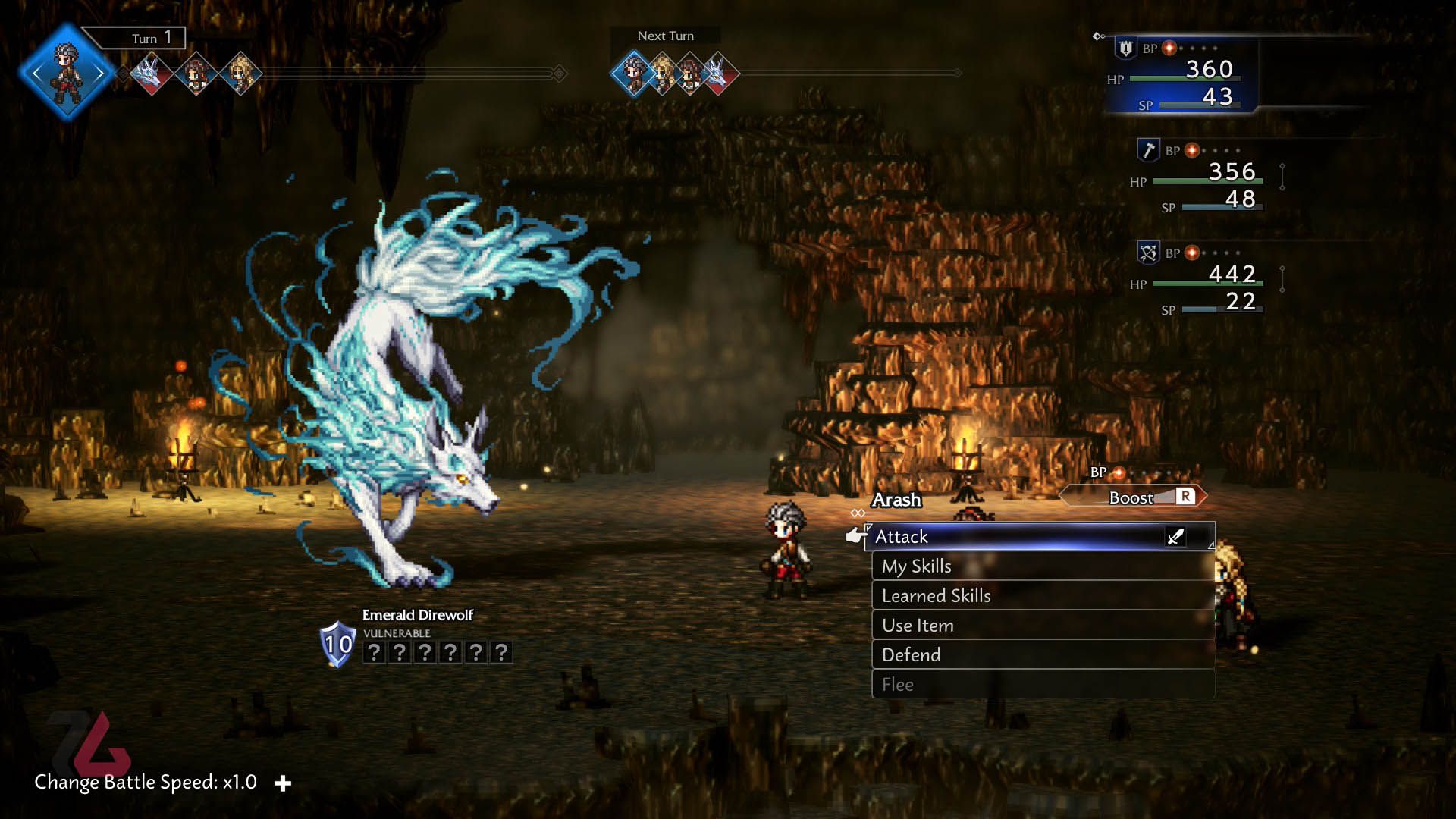Click the active character's turn order portrait
Screen dimensions: 1456x819
point(67,72)
